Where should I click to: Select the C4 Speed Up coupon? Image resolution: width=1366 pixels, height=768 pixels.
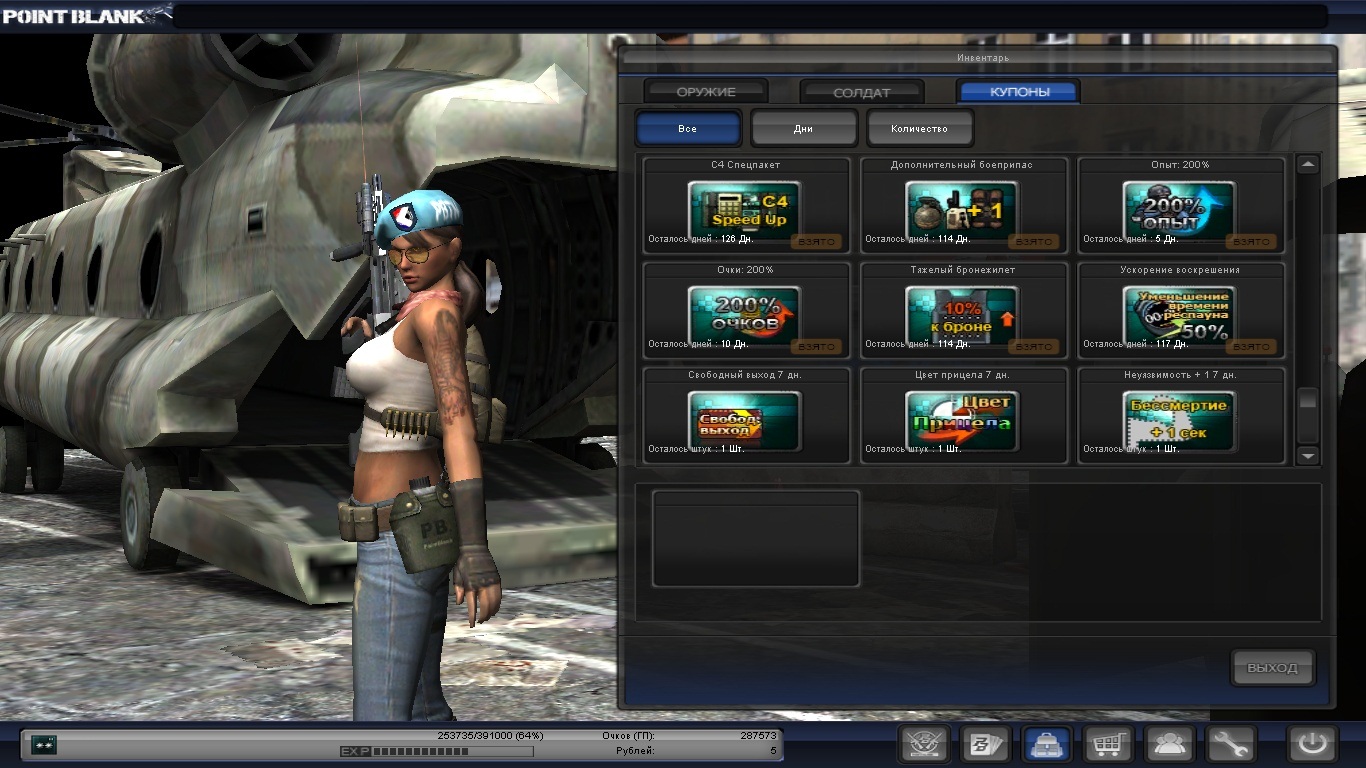(745, 209)
